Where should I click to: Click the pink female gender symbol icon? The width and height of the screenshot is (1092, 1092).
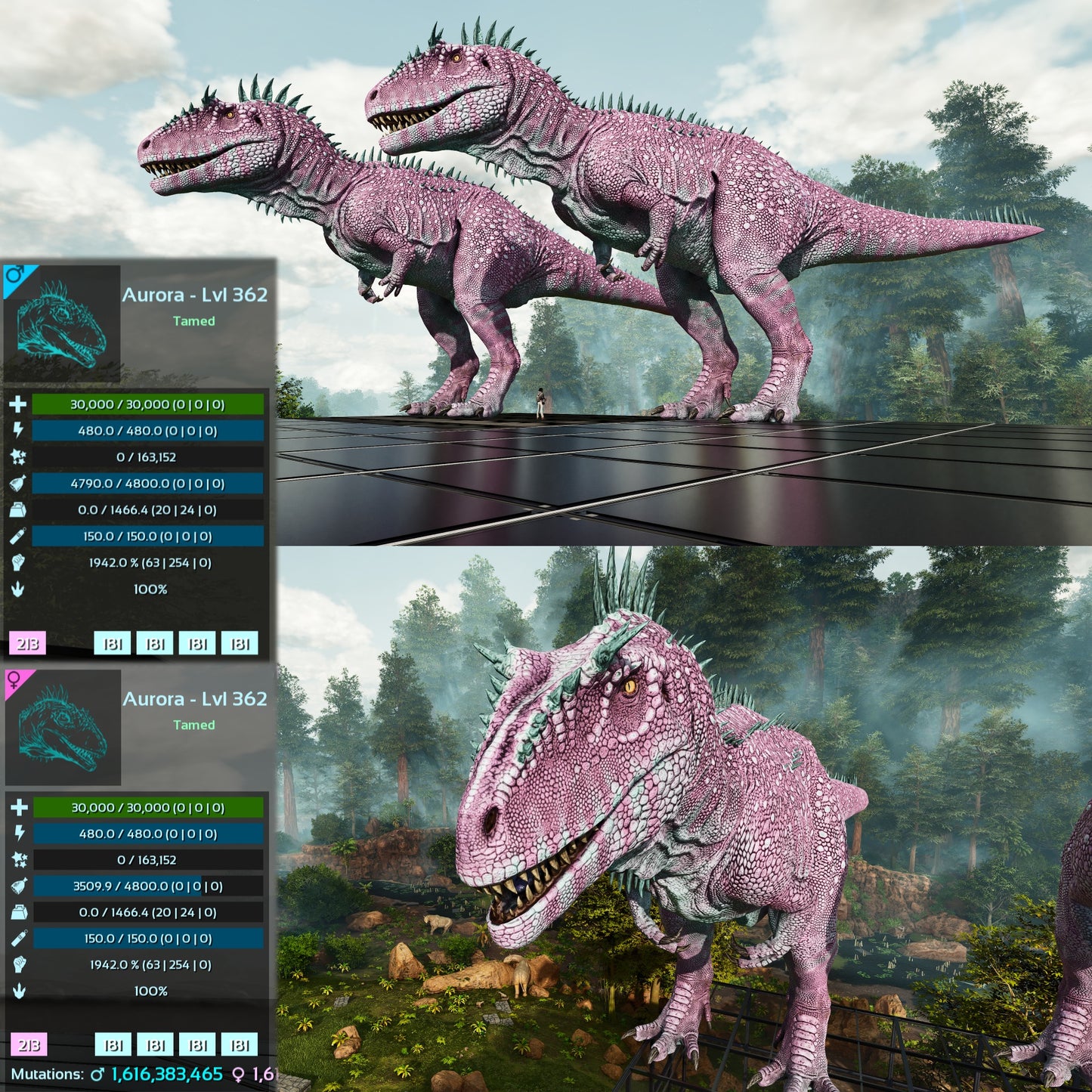point(14,680)
